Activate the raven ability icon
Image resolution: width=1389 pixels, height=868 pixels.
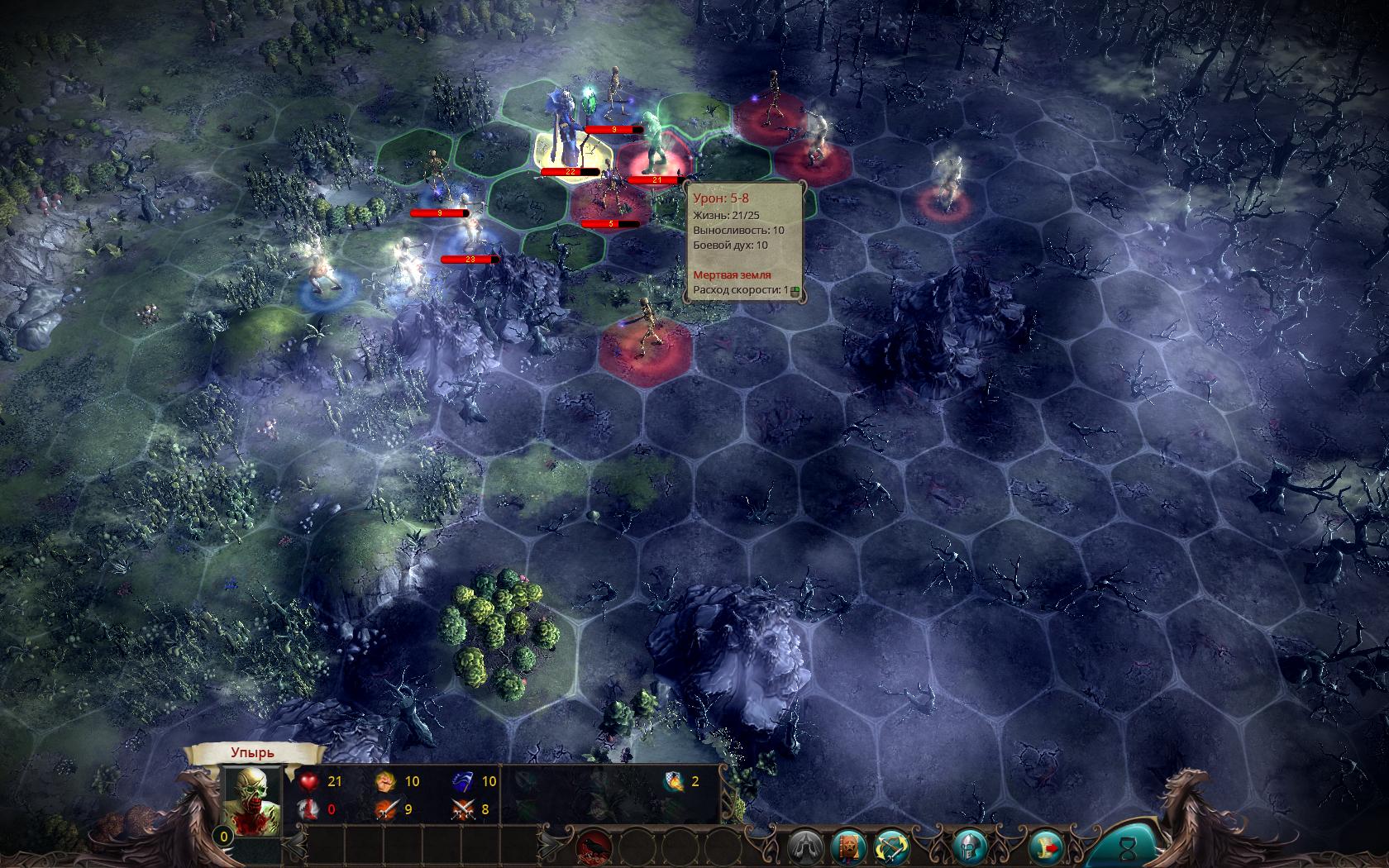pyautogui.click(x=594, y=847)
